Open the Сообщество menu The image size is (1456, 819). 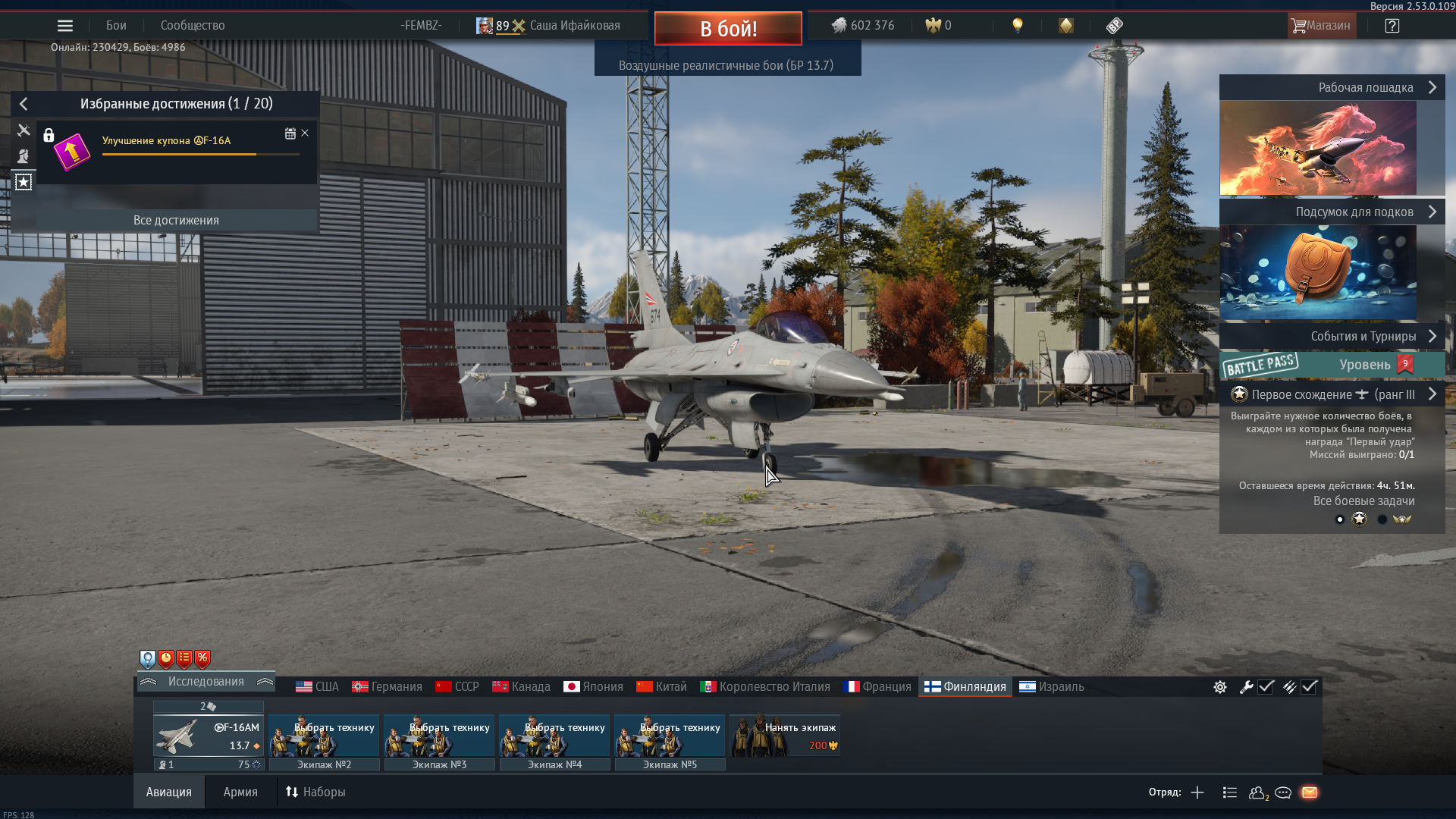point(193,26)
